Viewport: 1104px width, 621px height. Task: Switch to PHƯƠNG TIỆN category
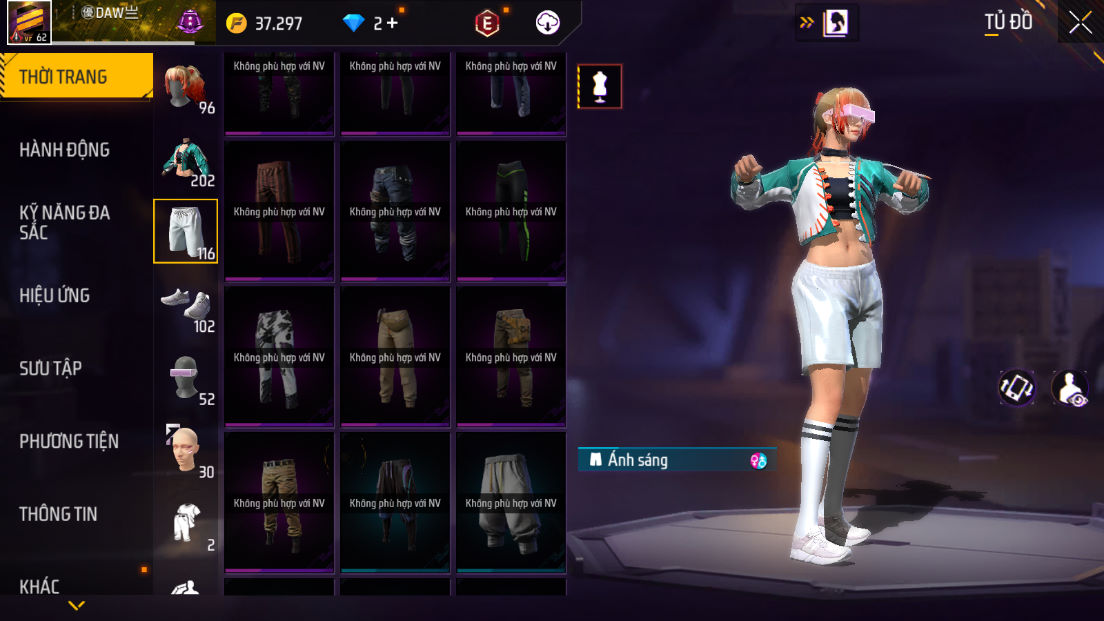click(x=69, y=441)
